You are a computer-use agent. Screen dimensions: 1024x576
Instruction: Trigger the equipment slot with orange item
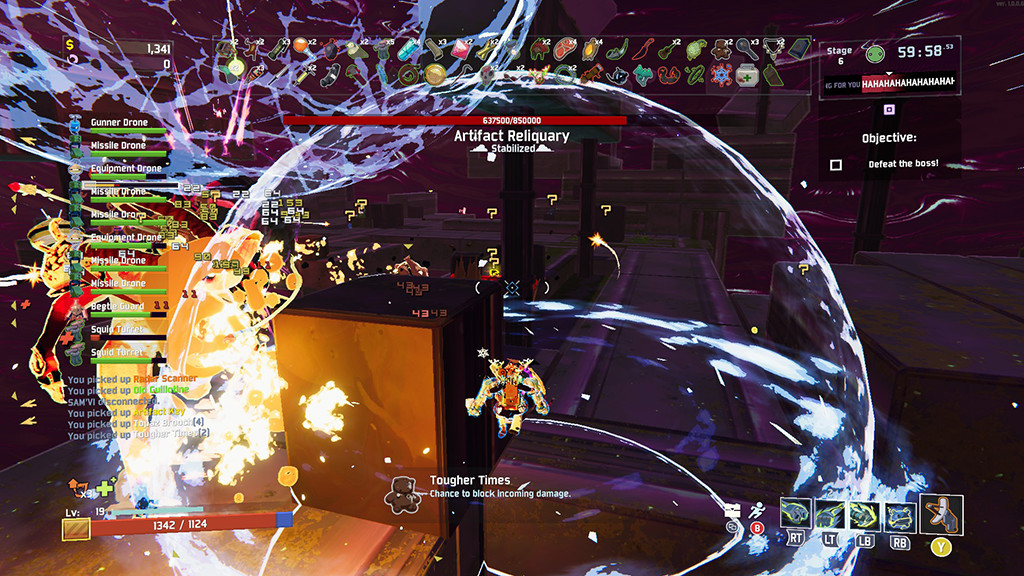pos(941,515)
